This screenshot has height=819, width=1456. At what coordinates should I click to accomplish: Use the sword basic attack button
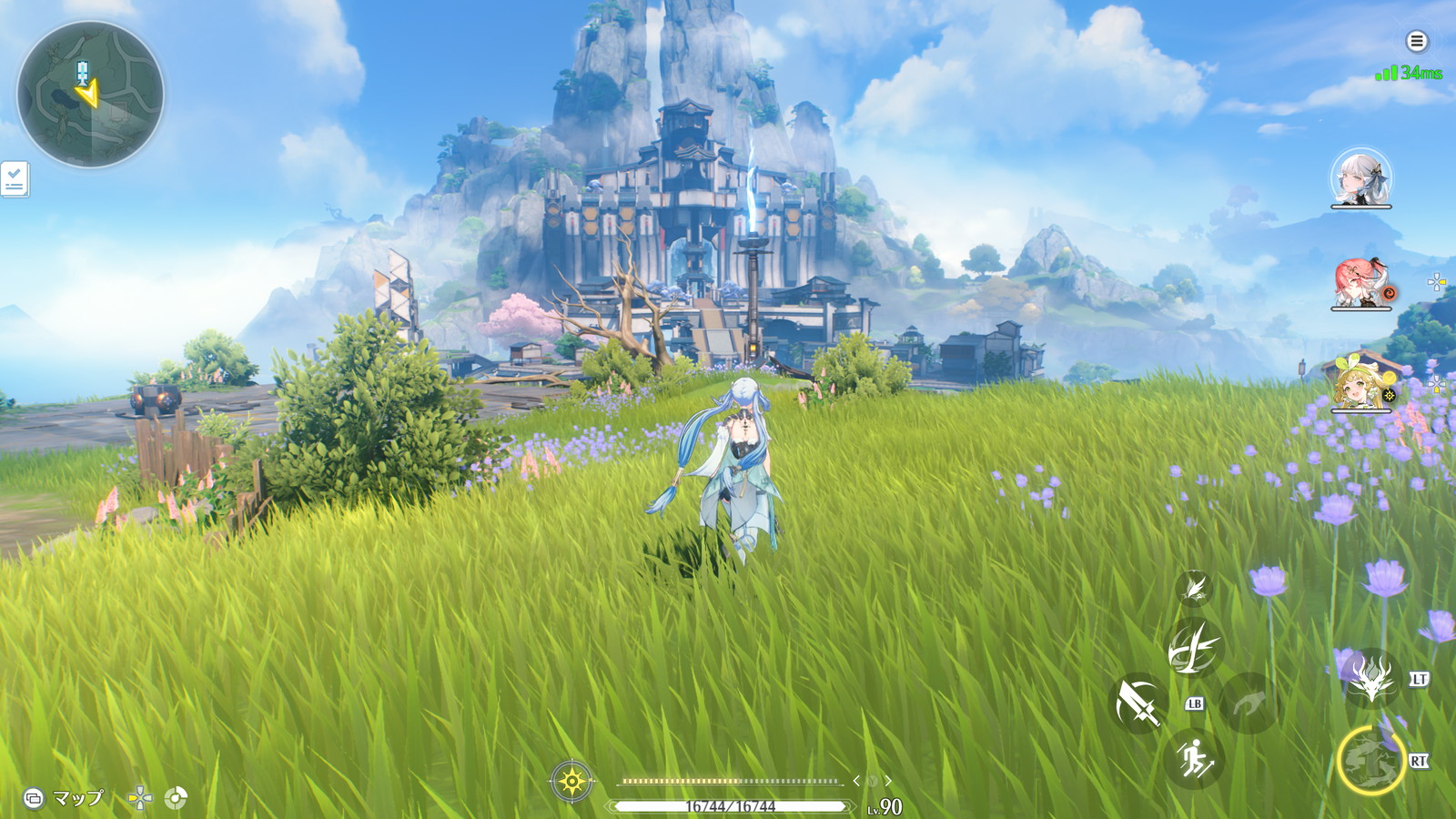[x=1138, y=703]
